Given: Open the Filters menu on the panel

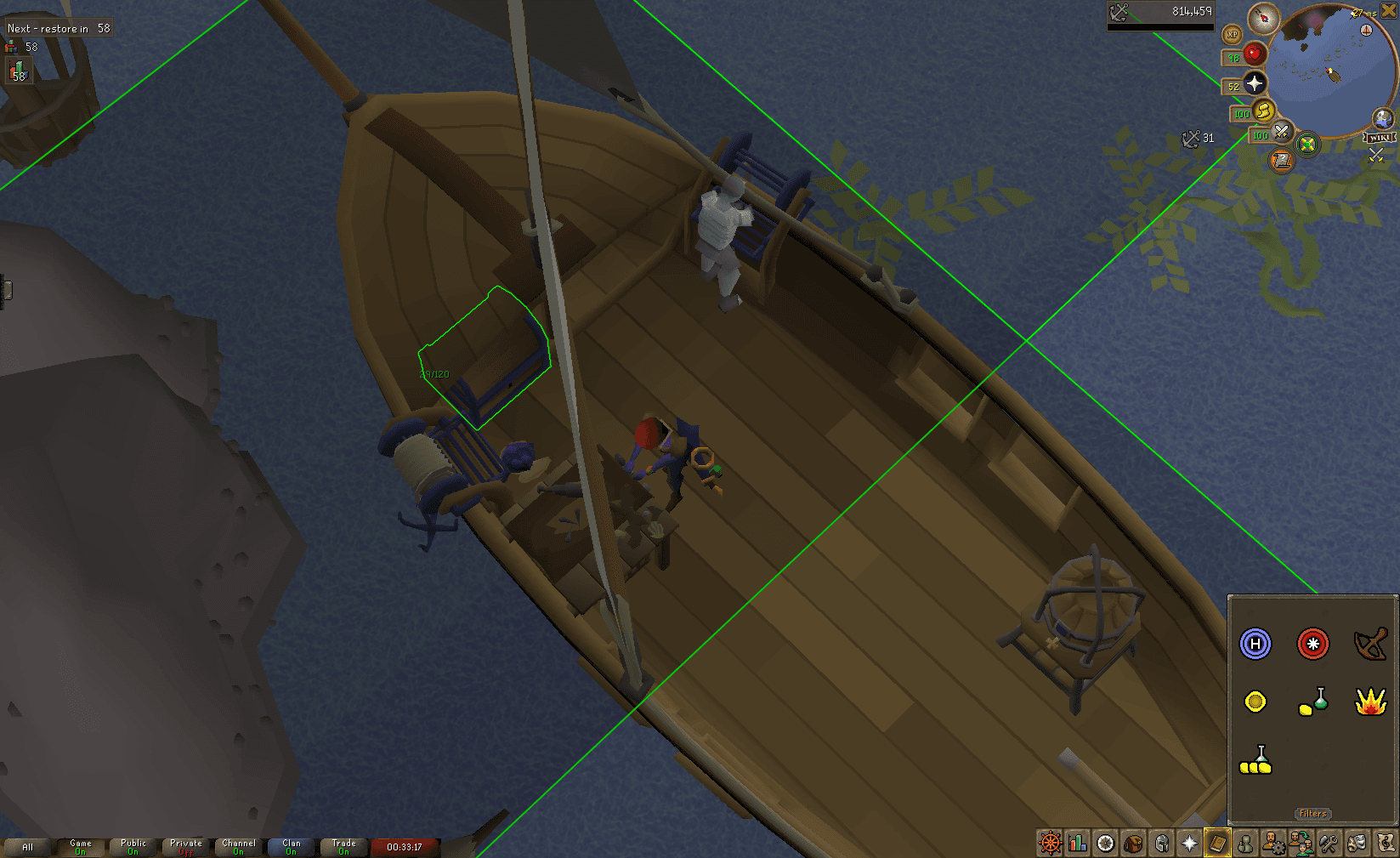Looking at the screenshot, I should (x=1312, y=813).
